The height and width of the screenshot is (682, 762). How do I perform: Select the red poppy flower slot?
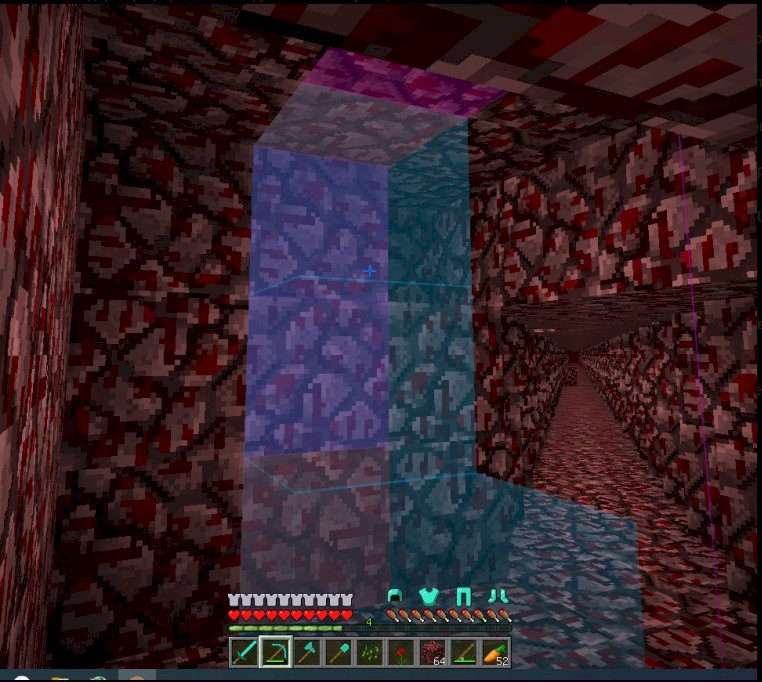pyautogui.click(x=400, y=653)
